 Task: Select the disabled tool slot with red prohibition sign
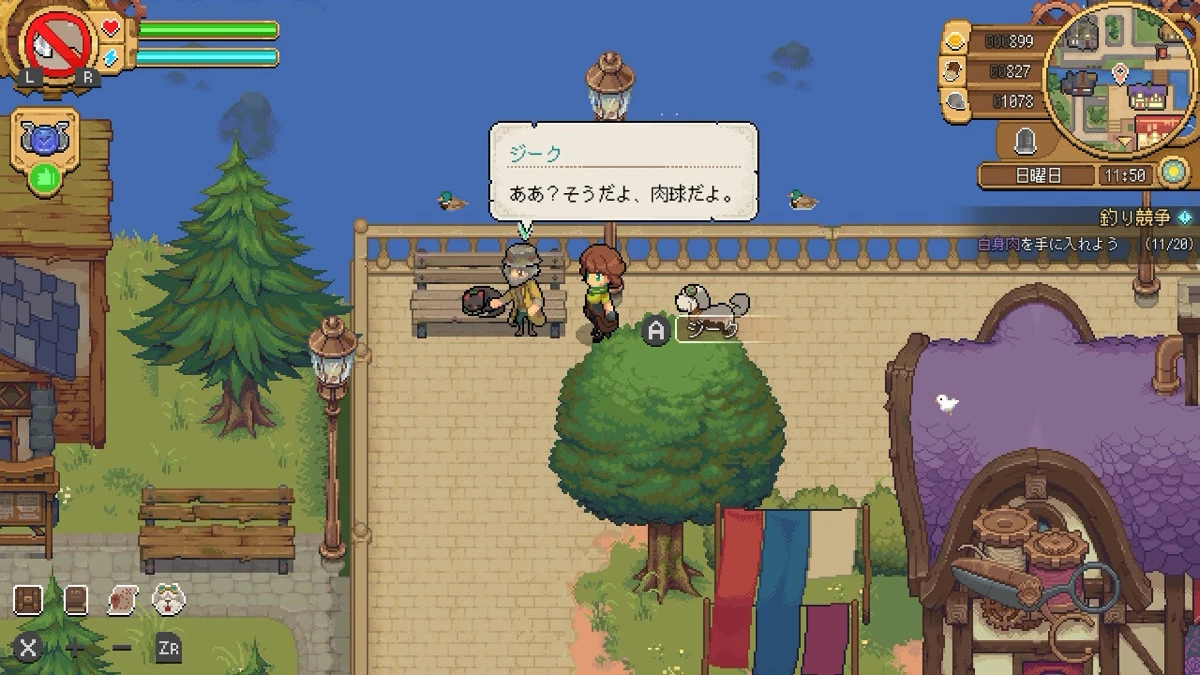(60, 43)
